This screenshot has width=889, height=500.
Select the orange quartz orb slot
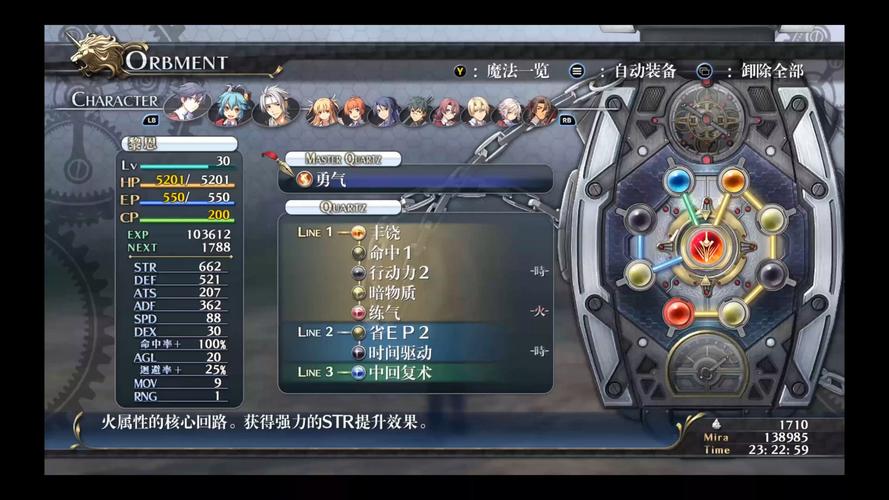coord(733,181)
